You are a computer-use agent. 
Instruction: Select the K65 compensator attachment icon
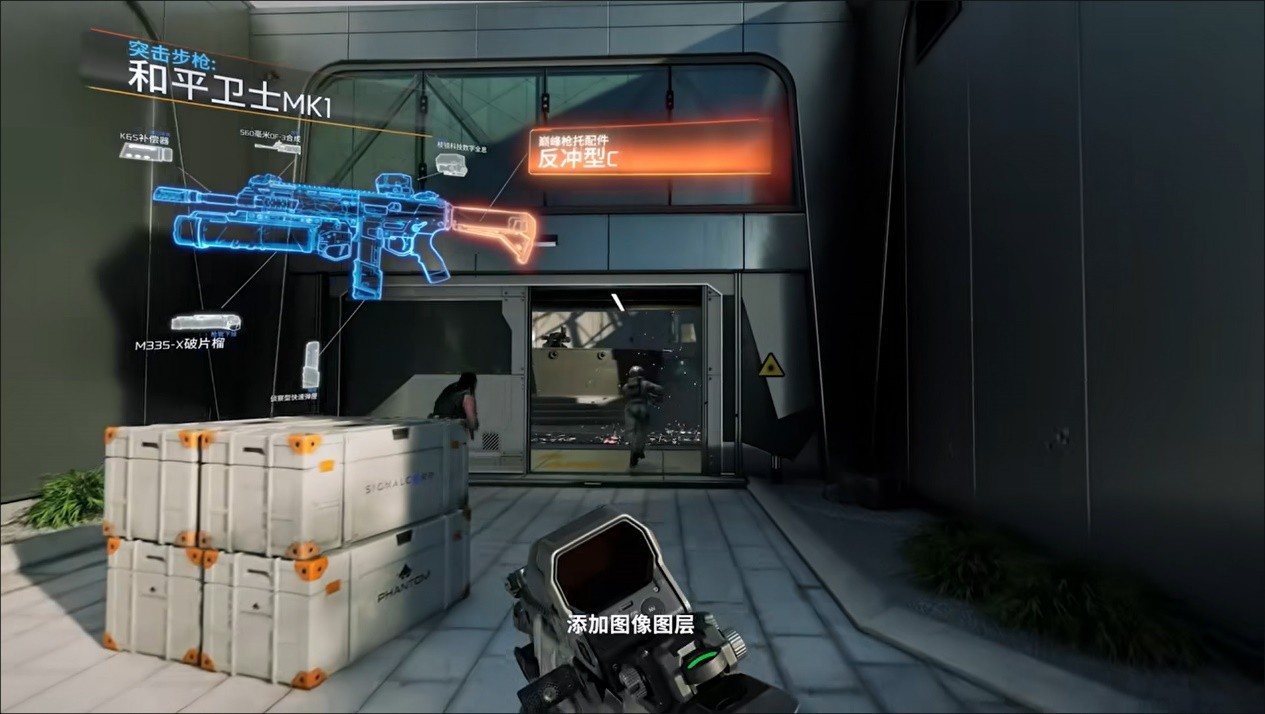144,151
